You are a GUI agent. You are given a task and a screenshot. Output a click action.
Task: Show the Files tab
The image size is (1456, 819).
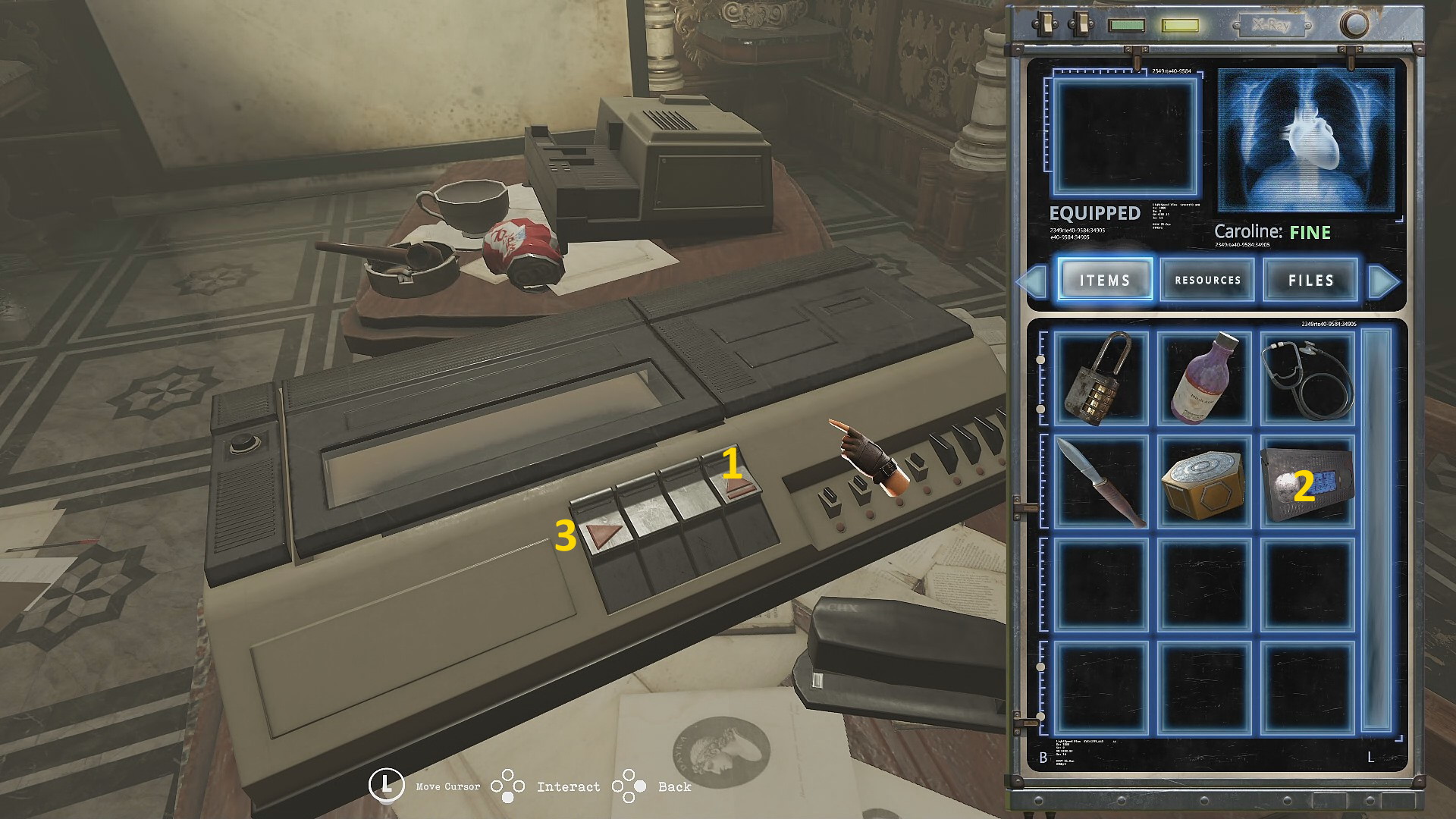[x=1310, y=280]
